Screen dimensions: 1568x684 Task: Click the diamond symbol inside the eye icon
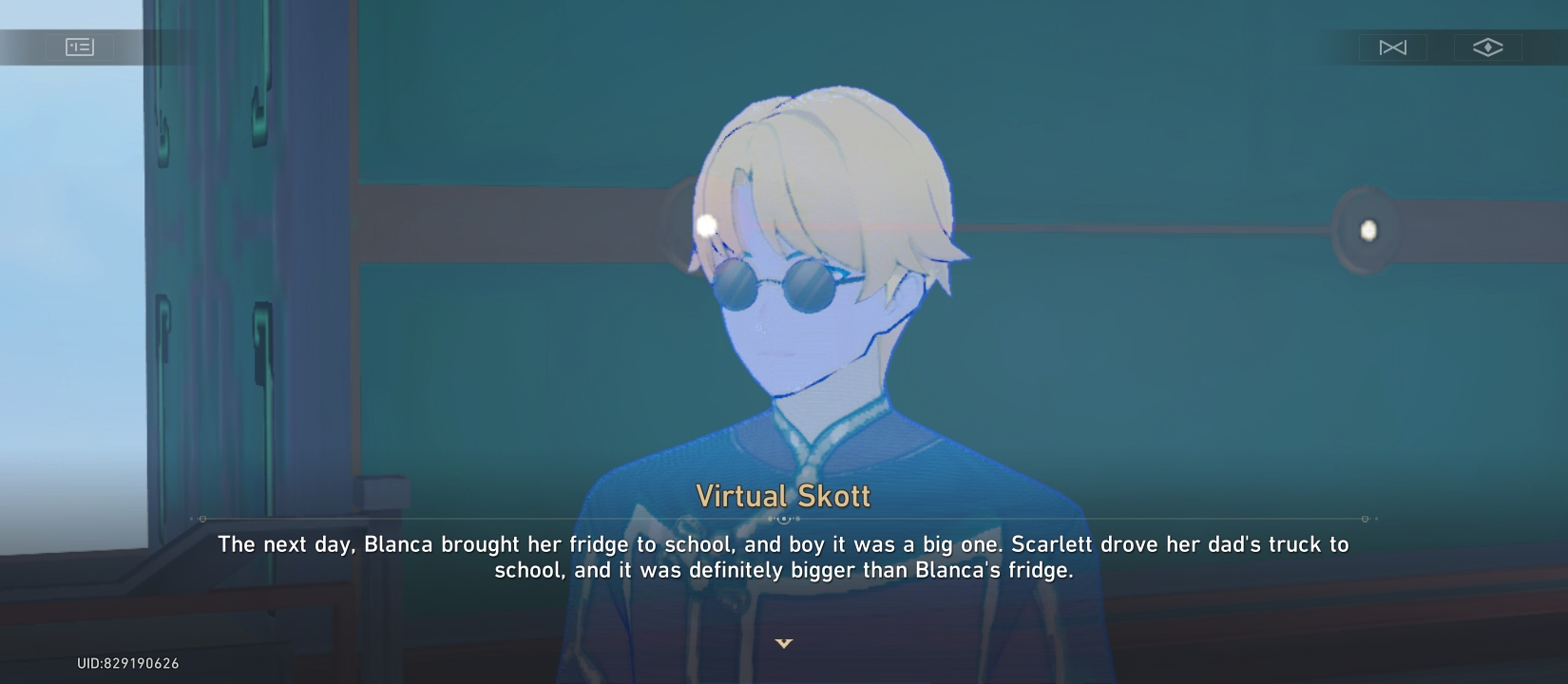click(x=1487, y=47)
